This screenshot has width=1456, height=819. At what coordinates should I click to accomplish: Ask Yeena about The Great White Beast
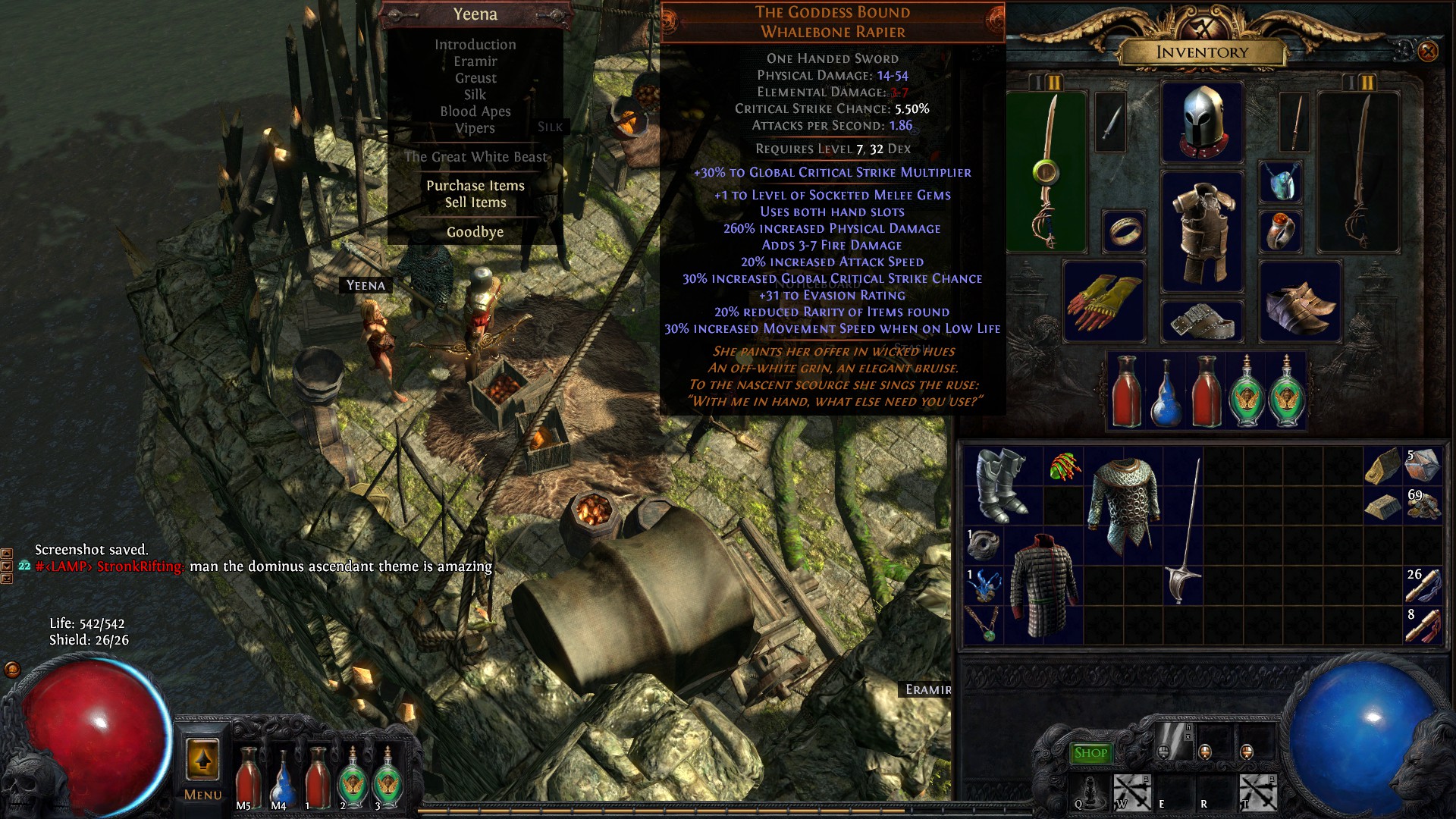tap(475, 157)
